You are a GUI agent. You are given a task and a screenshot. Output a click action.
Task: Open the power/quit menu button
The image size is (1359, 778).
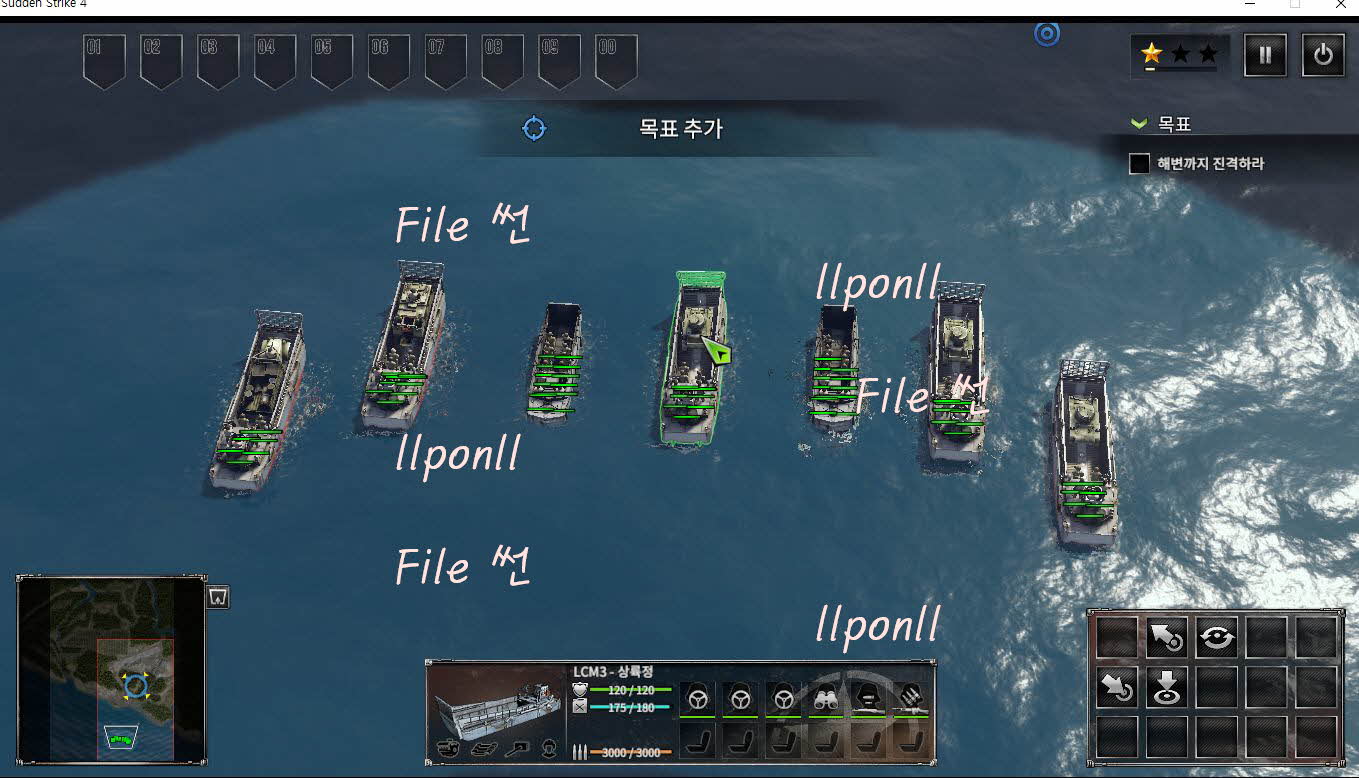tap(1322, 55)
